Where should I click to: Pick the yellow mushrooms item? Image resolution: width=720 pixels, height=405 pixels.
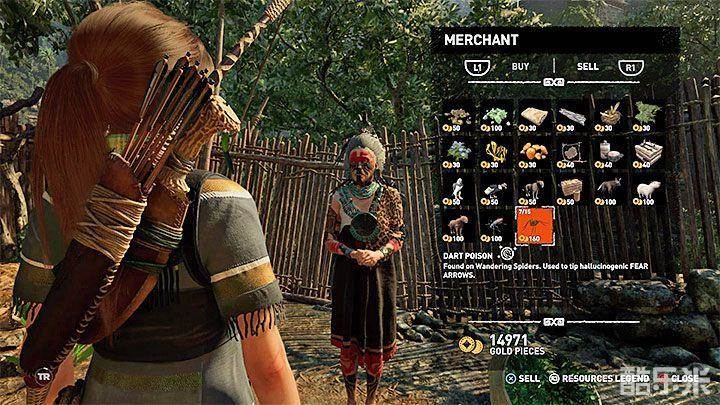click(495, 150)
